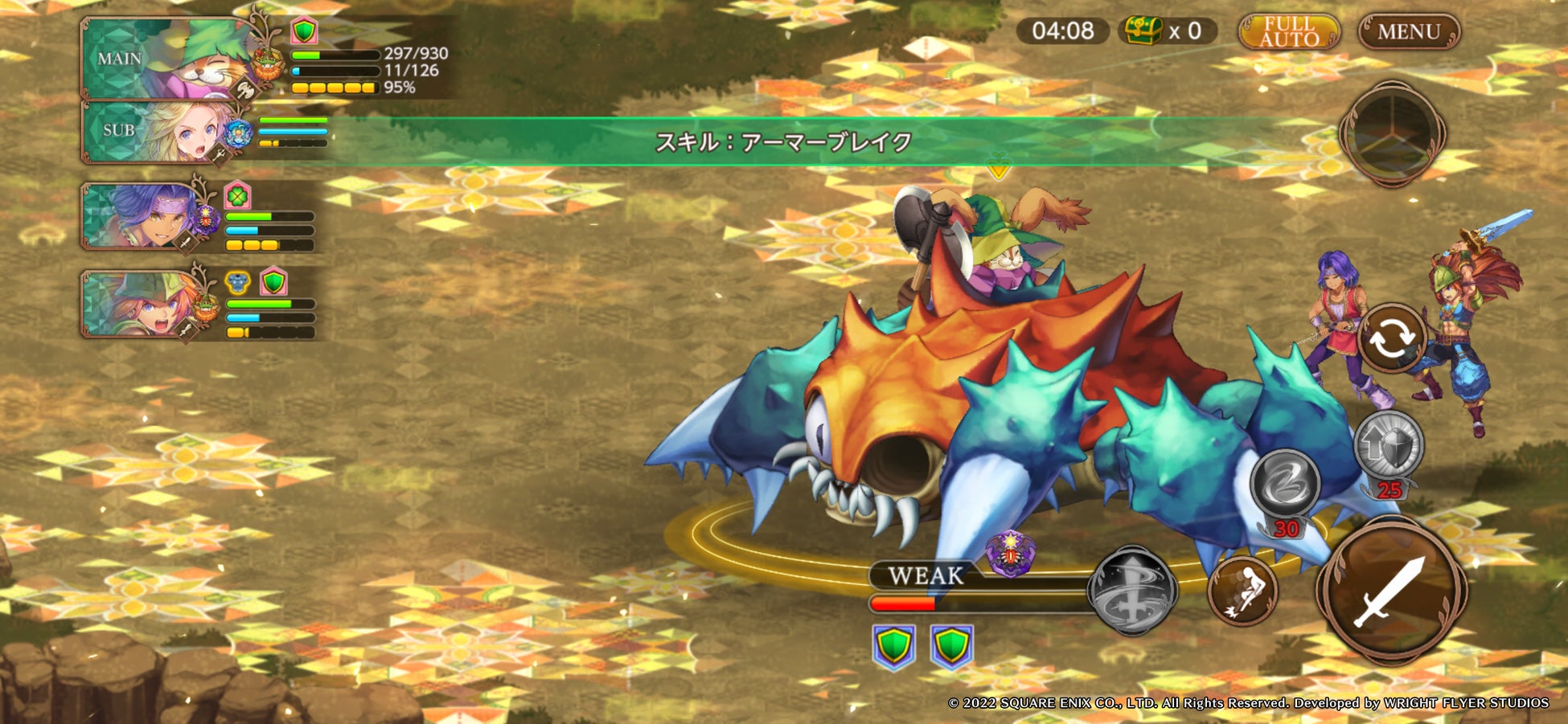The width and height of the screenshot is (1568, 724).
Task: Tap the green shield buff icon on the MAIN card
Action: pyautogui.click(x=304, y=30)
